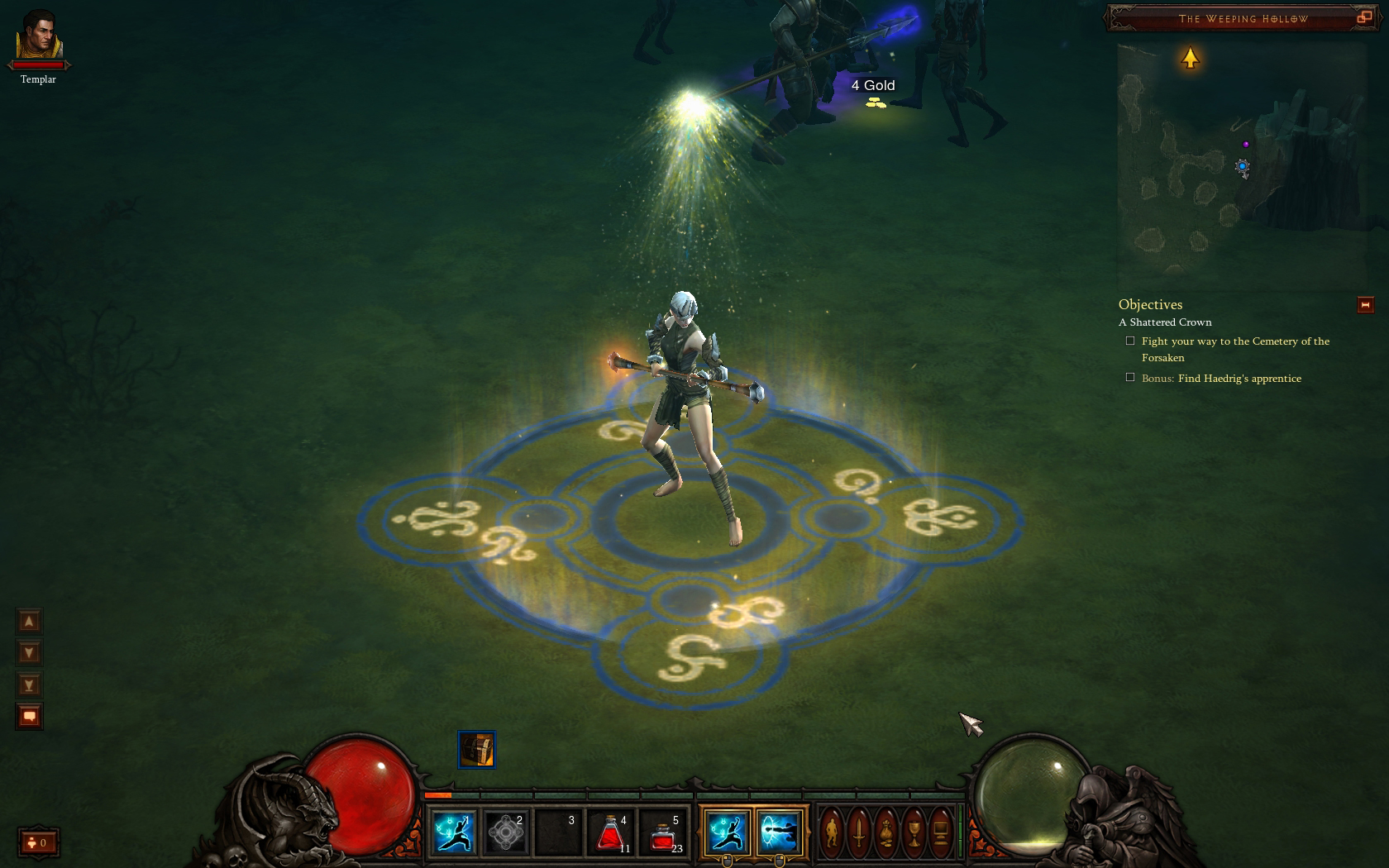The height and width of the screenshot is (868, 1389).
Task: Open the gold pouch inventory button
Action: pyautogui.click(x=886, y=832)
